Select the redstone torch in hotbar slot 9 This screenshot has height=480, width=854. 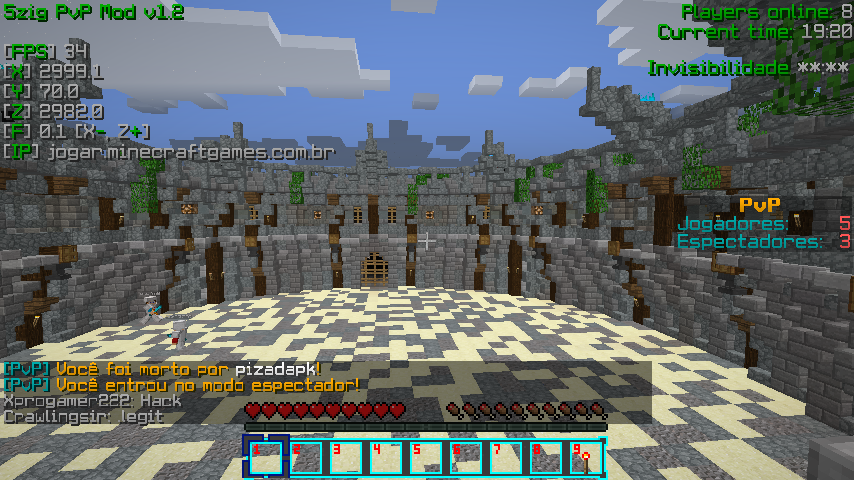[584, 458]
